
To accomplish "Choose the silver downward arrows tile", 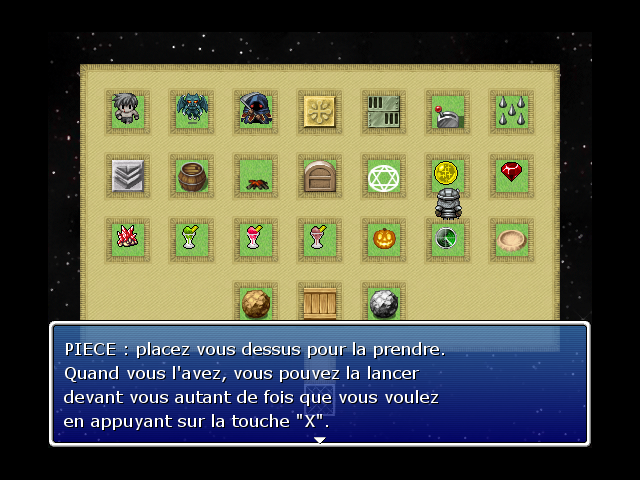I will 127,176.
